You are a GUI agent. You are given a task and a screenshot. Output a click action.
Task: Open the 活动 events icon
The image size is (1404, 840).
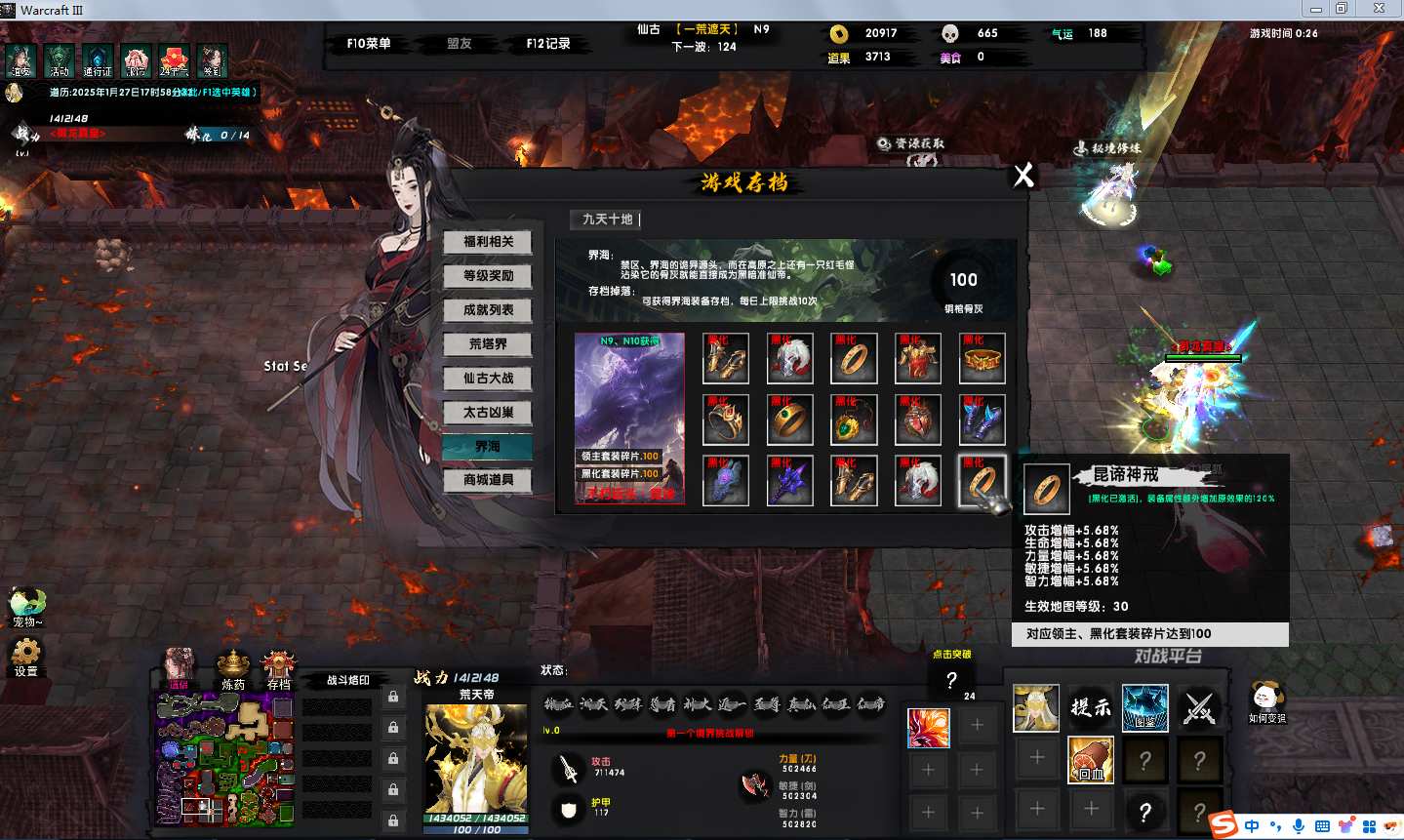pos(60,60)
